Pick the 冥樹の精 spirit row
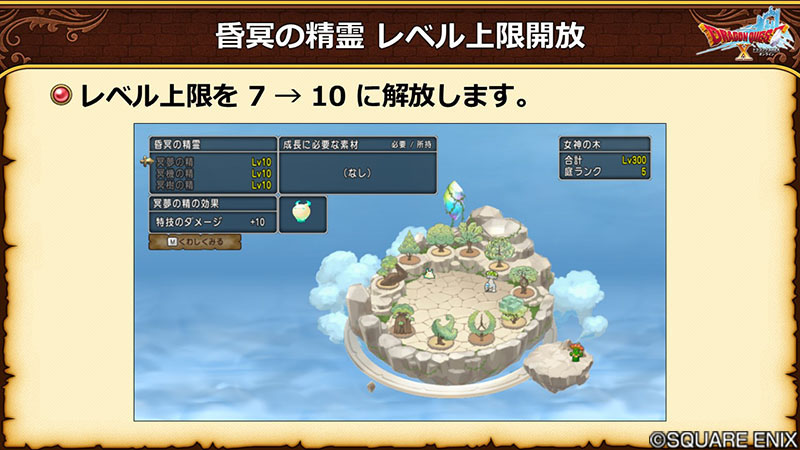This screenshot has width=800, height=450. (212, 185)
